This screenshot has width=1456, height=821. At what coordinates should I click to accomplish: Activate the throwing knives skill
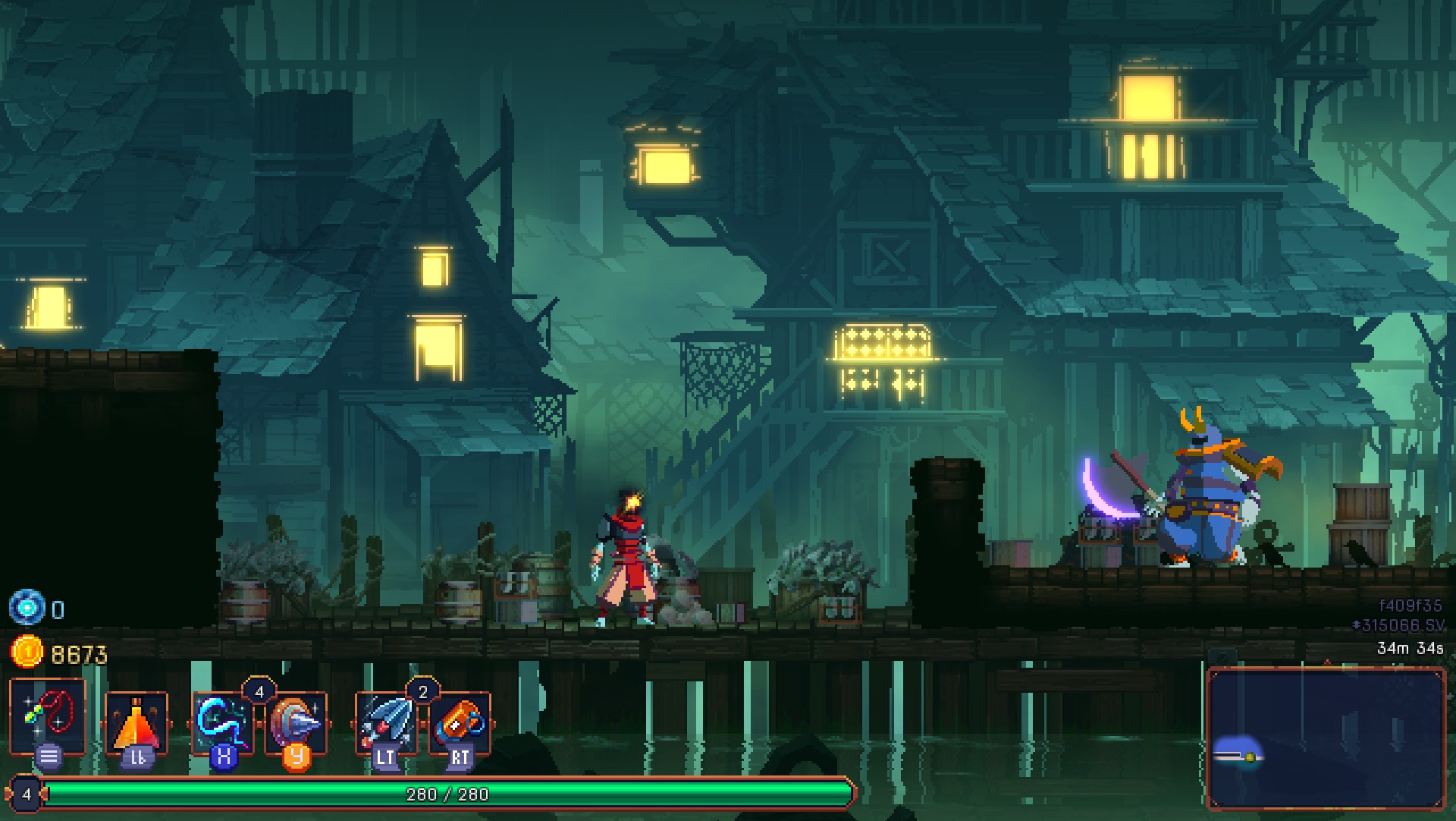tap(386, 723)
